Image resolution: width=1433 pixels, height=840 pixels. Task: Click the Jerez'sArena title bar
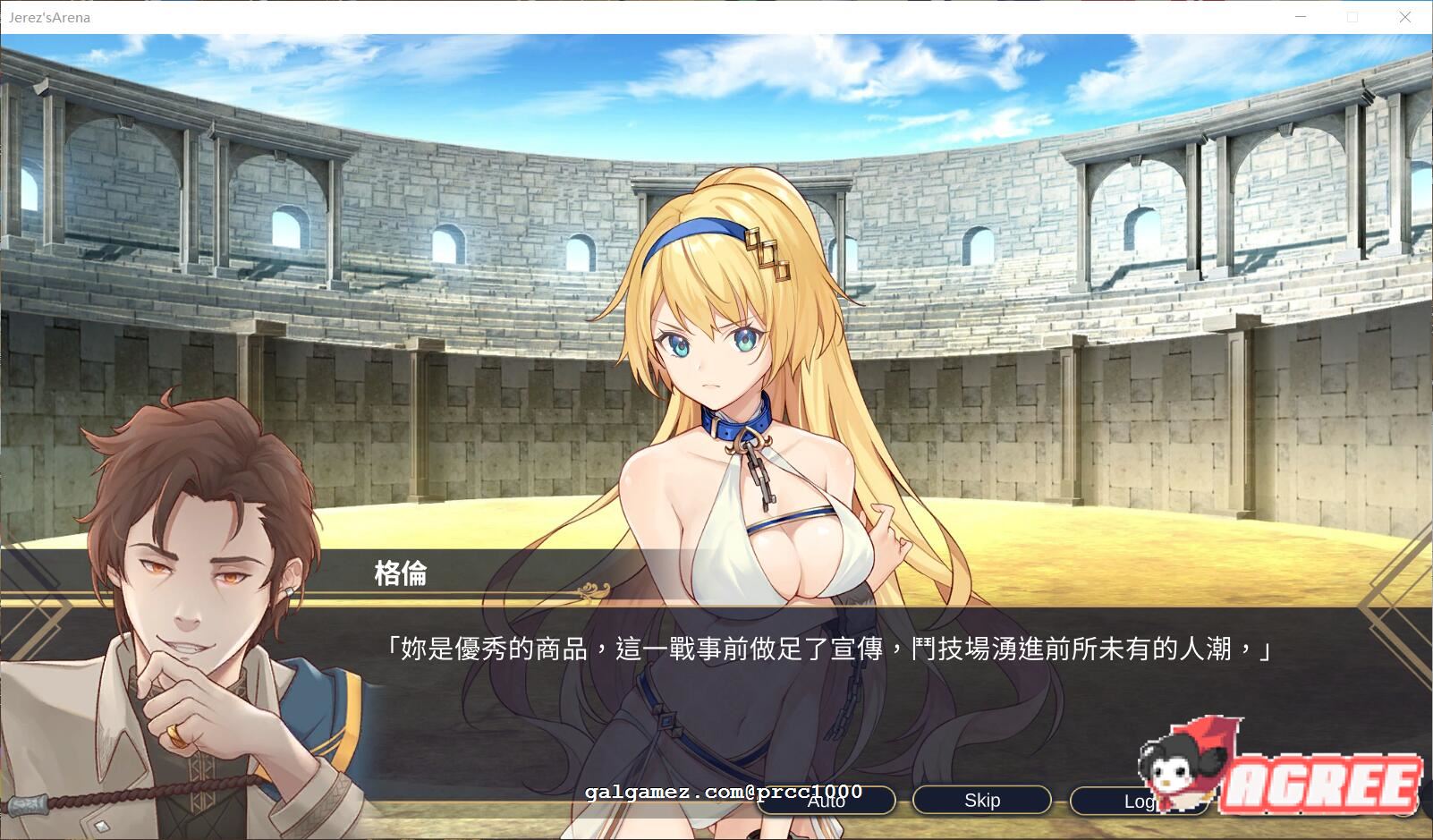[x=626, y=17]
